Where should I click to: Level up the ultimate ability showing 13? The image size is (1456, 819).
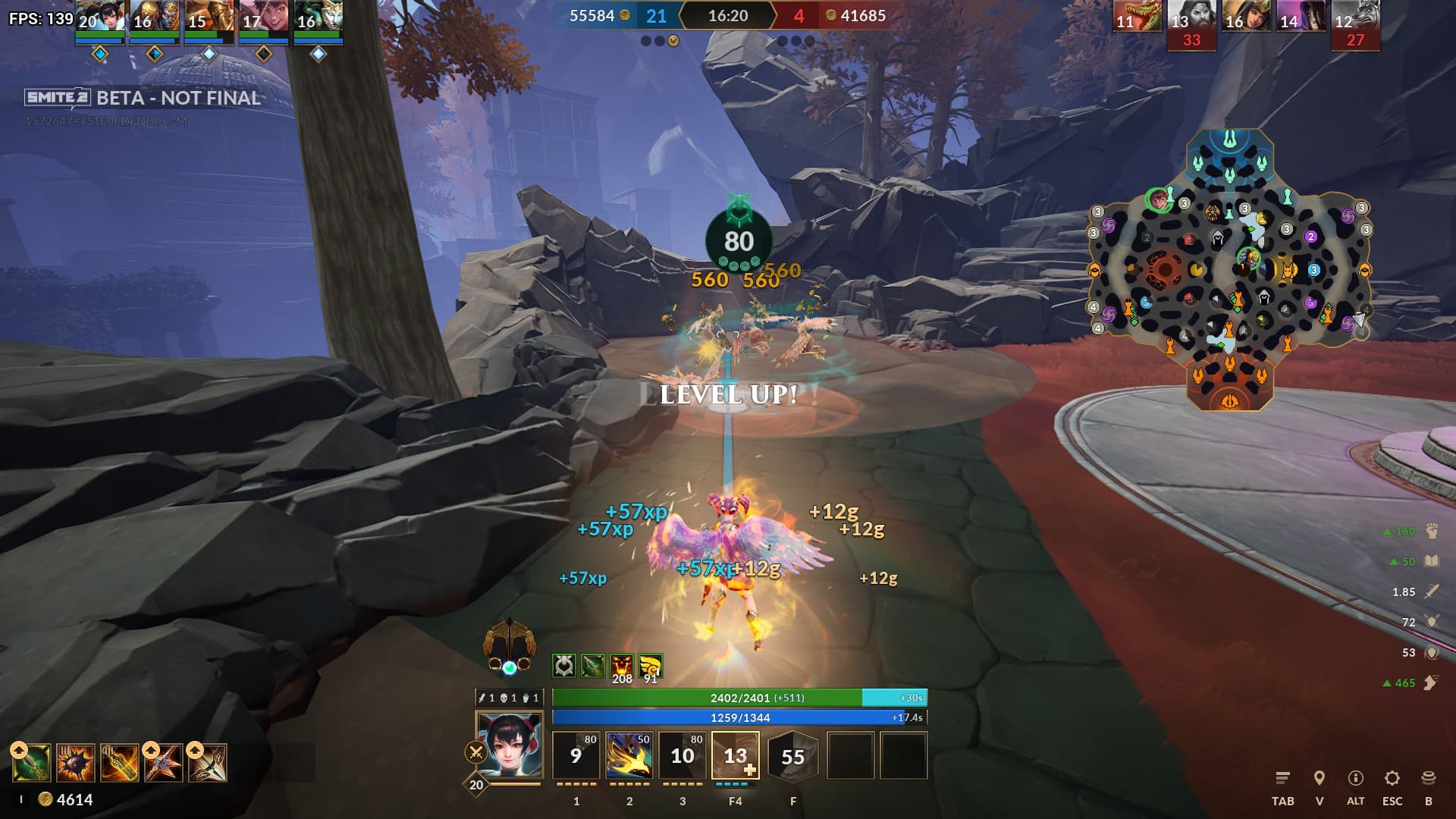point(749,769)
